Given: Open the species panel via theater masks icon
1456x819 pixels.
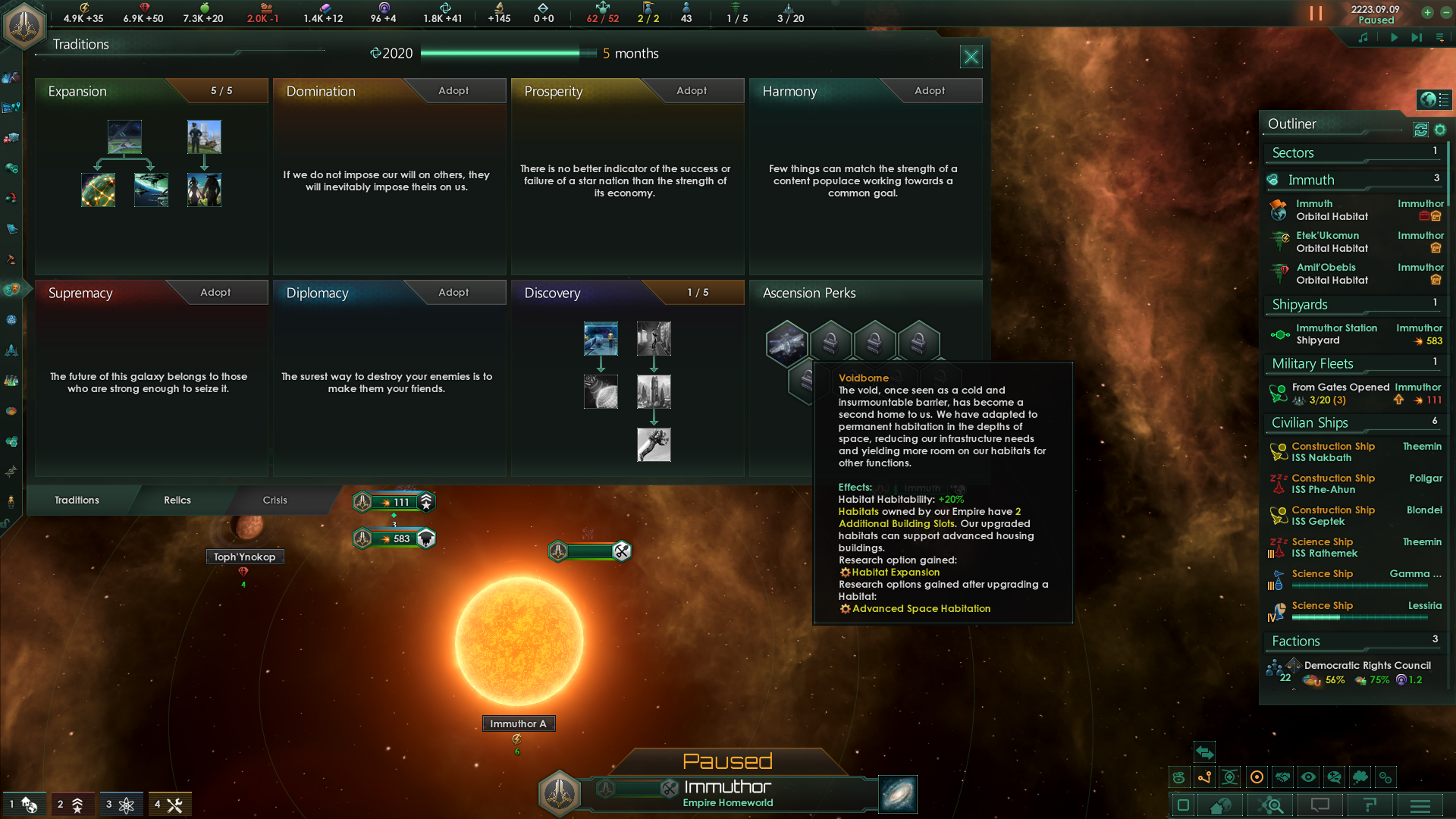Looking at the screenshot, I should point(11,287).
